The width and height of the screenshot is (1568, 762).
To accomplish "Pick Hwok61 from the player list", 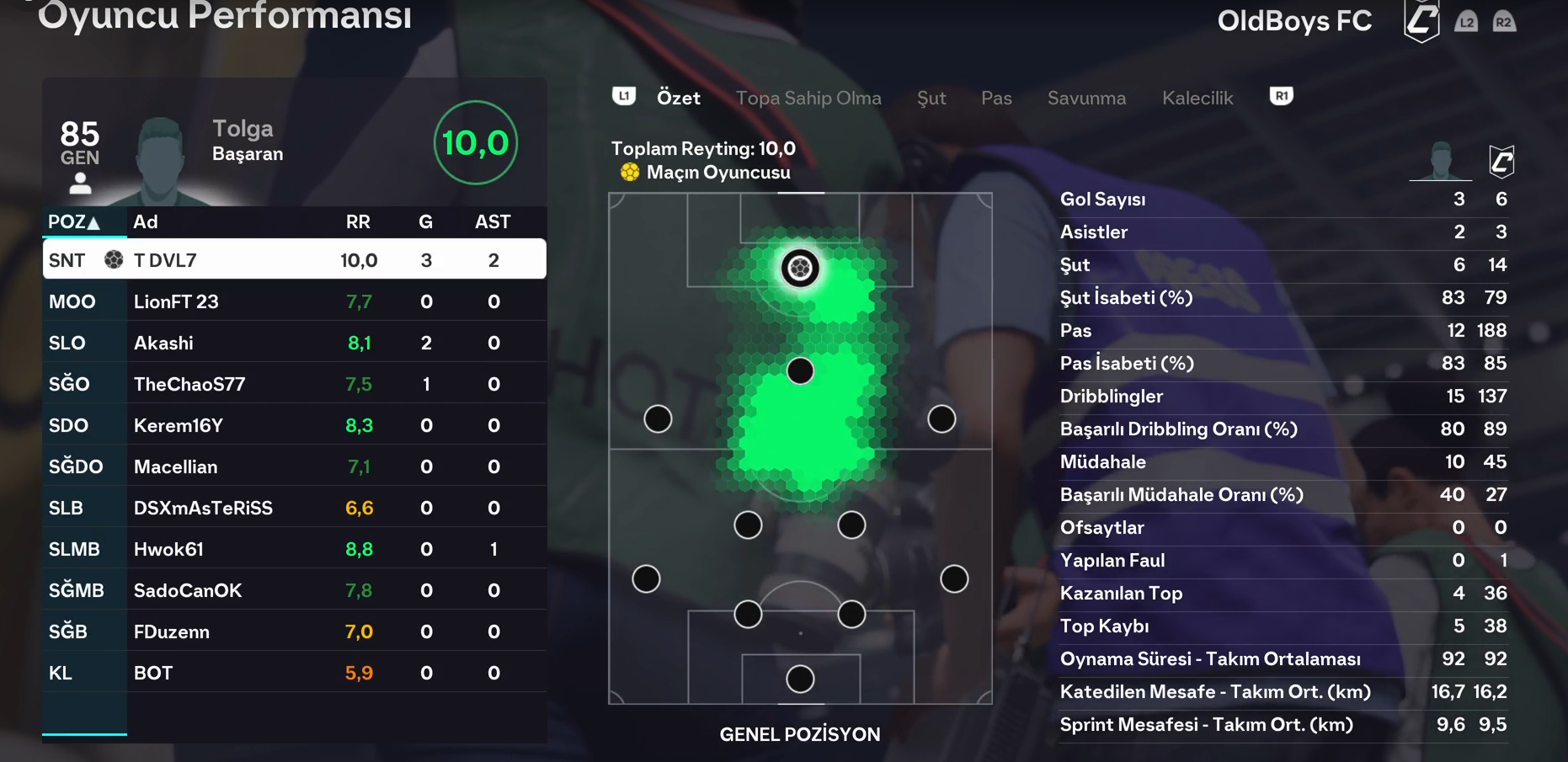I will pyautogui.click(x=294, y=549).
